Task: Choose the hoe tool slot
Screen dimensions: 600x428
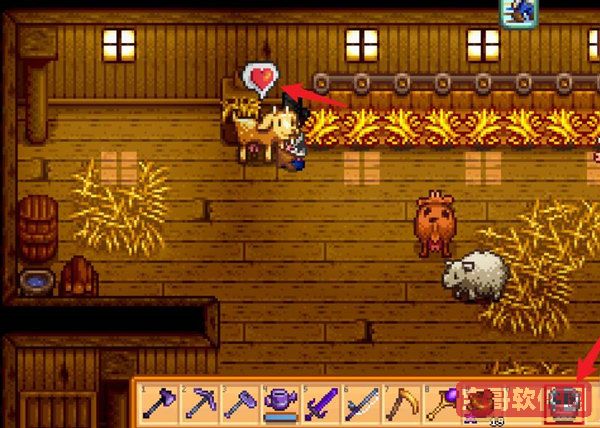Action: pyautogui.click(x=238, y=405)
